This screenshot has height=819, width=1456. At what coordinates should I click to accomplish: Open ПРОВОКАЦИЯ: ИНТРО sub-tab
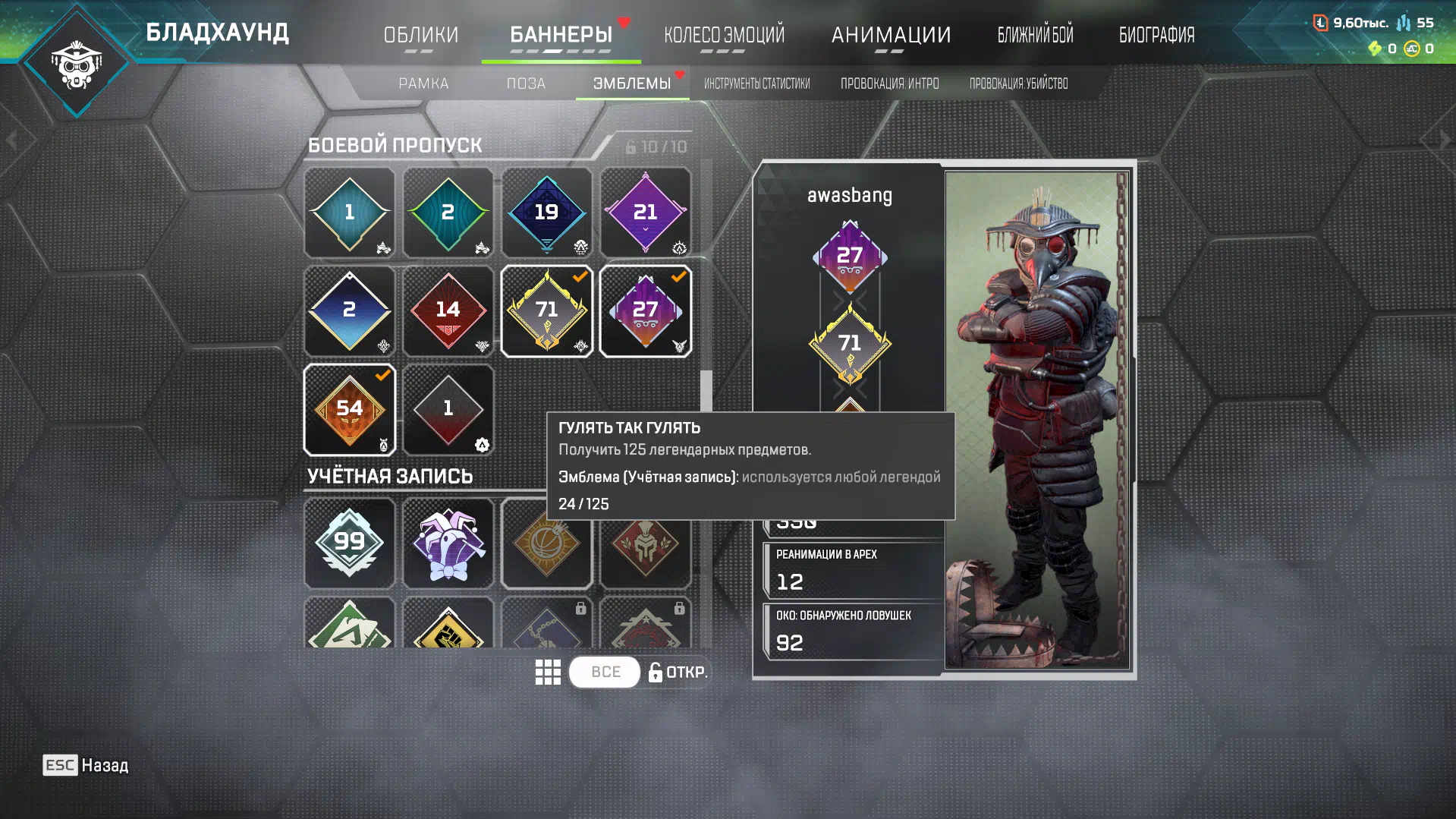coord(889,83)
